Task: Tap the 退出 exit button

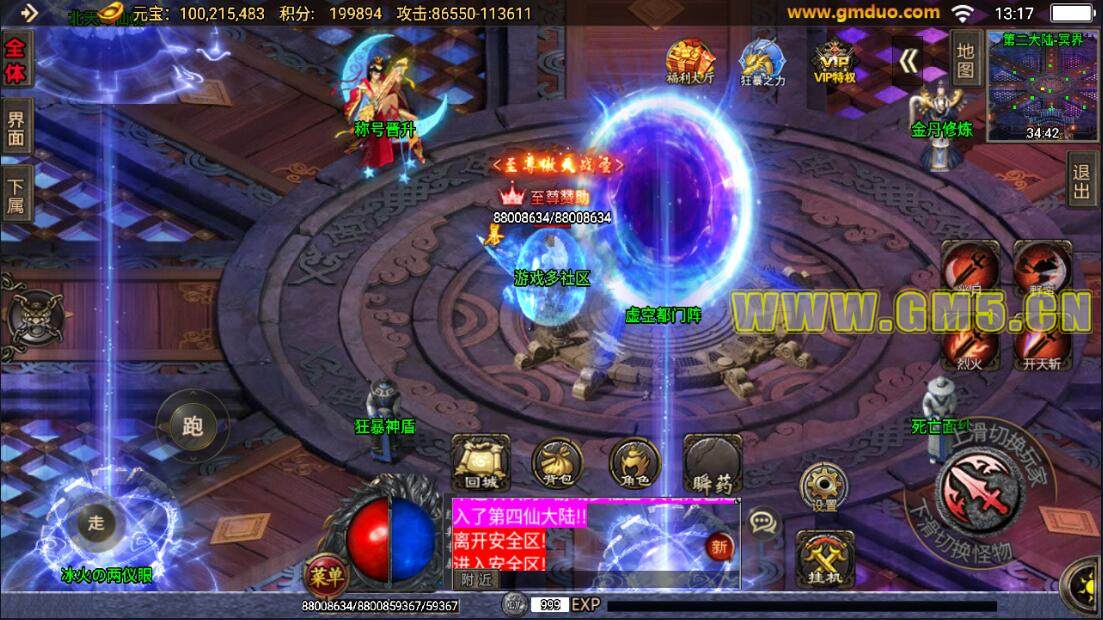Action: [1082, 180]
